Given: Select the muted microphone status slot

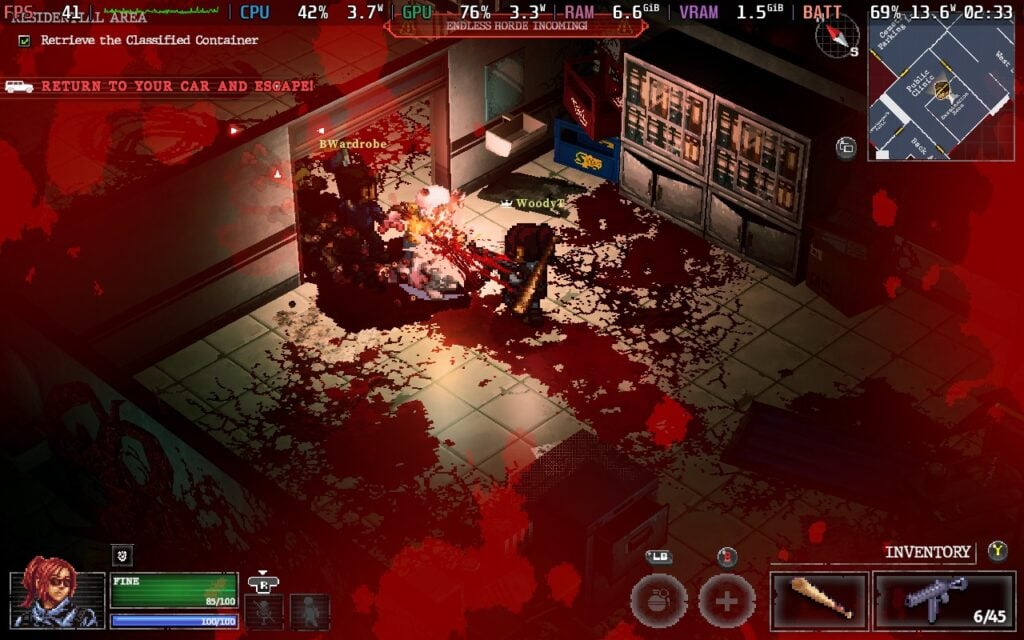Looking at the screenshot, I should pyautogui.click(x=264, y=611).
